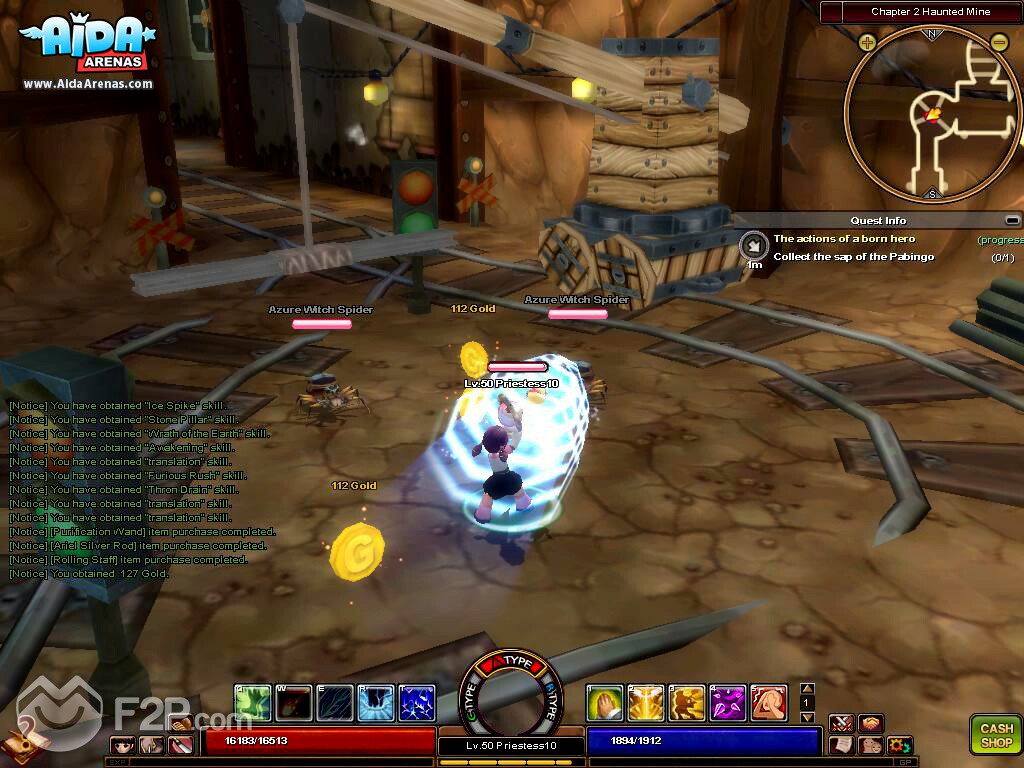The height and width of the screenshot is (768, 1024).
Task: Use the red crouching figure skill
Action: click(x=769, y=703)
